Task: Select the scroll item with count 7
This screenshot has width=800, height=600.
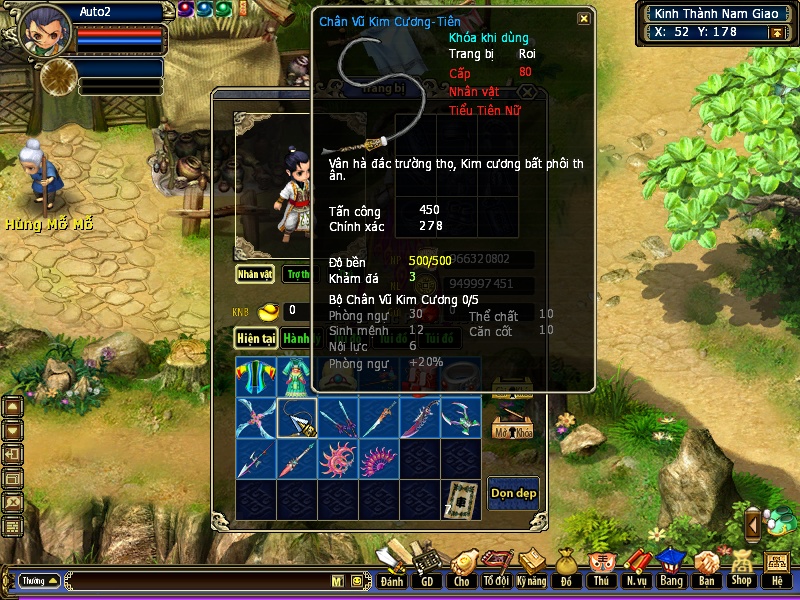Action: point(461,499)
